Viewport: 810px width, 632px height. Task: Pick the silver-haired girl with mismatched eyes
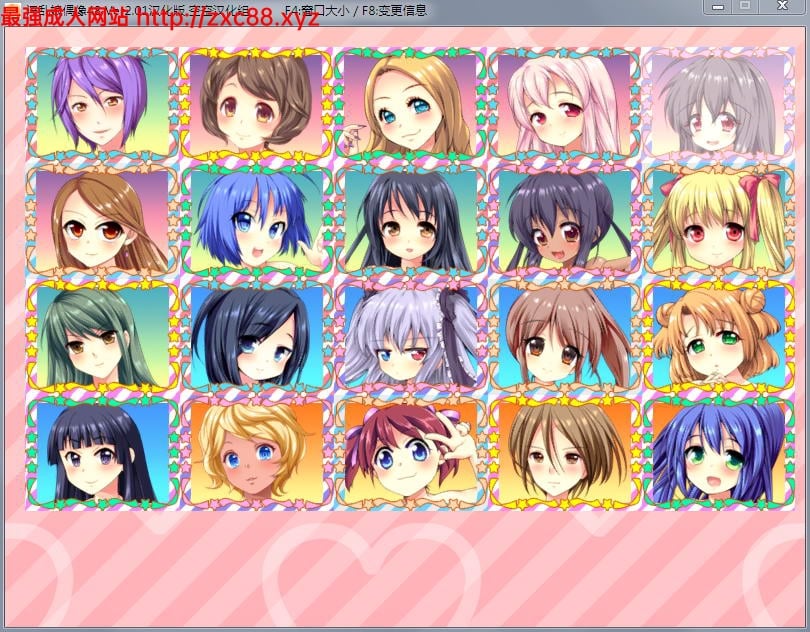(x=410, y=336)
